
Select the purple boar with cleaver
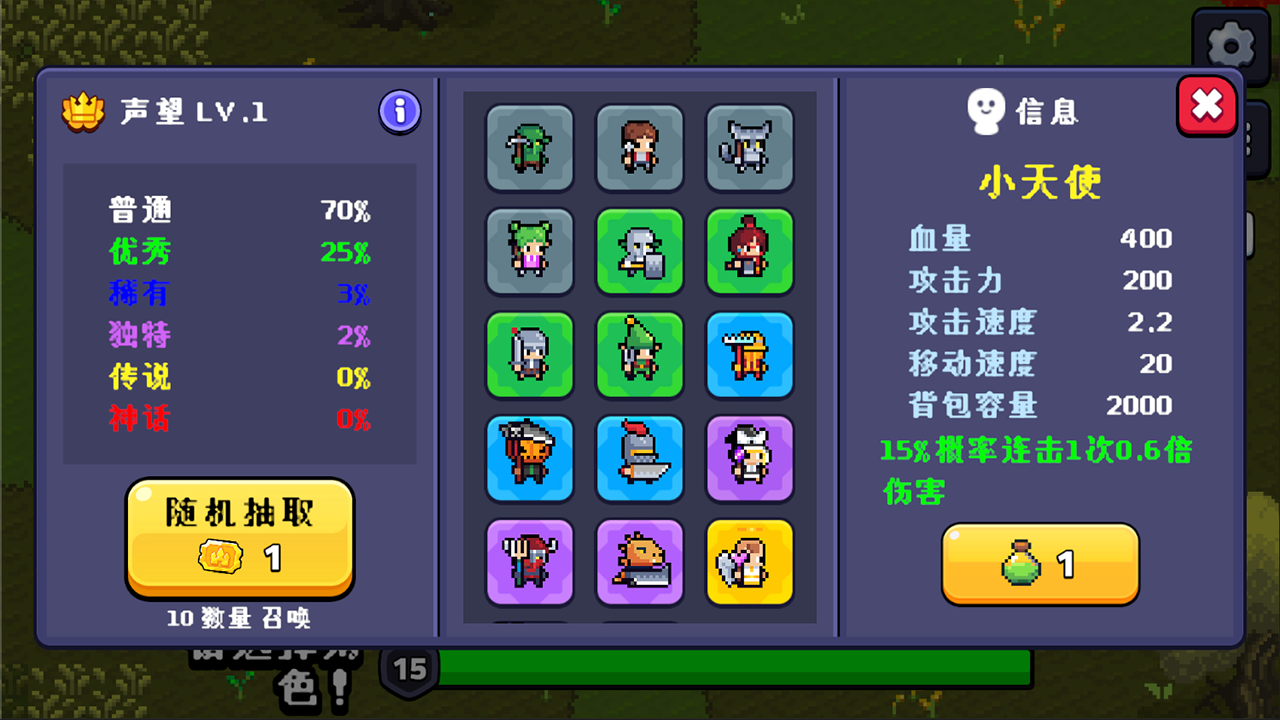(640, 562)
